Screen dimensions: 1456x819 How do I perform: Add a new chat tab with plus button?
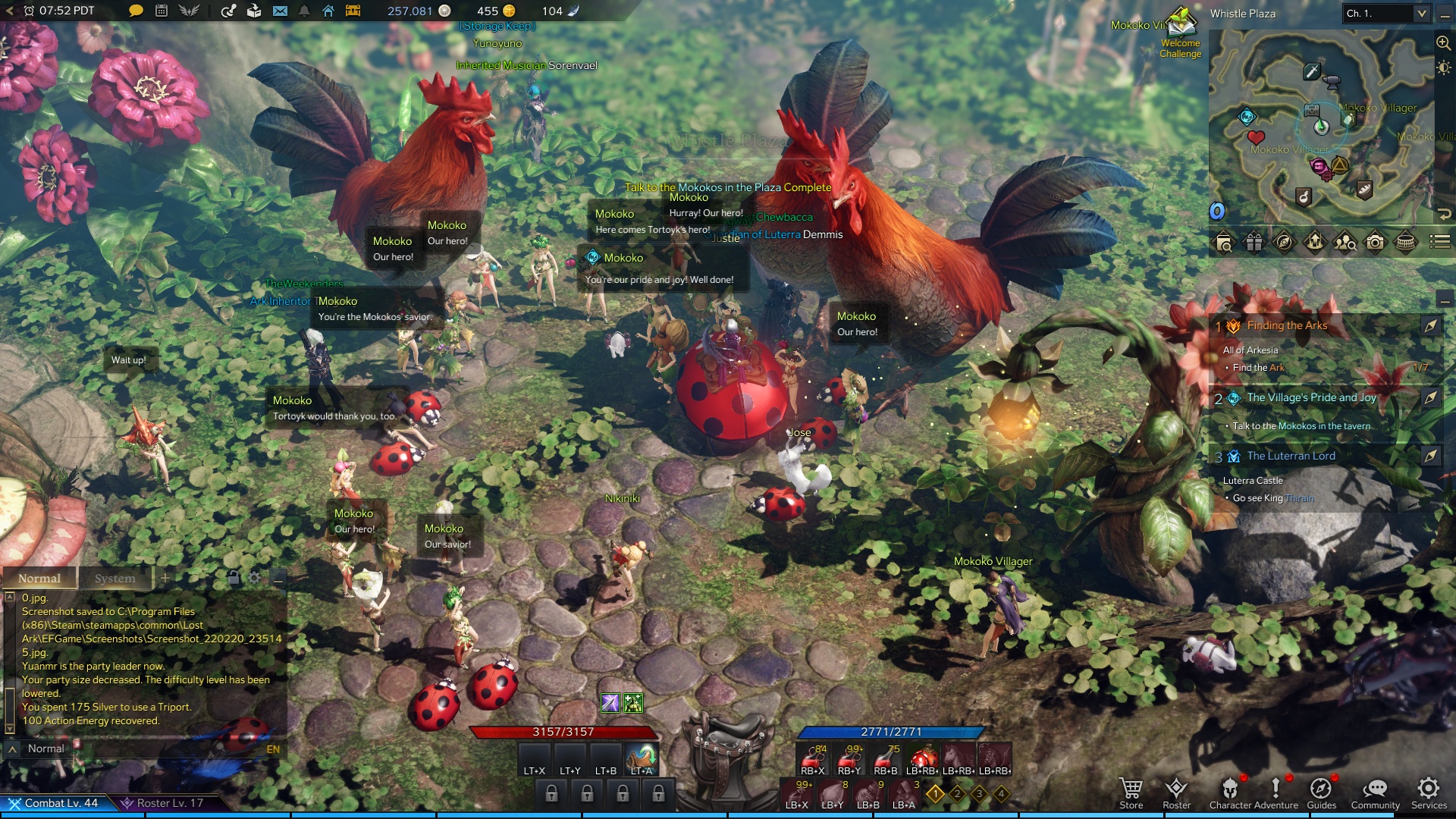(x=165, y=578)
